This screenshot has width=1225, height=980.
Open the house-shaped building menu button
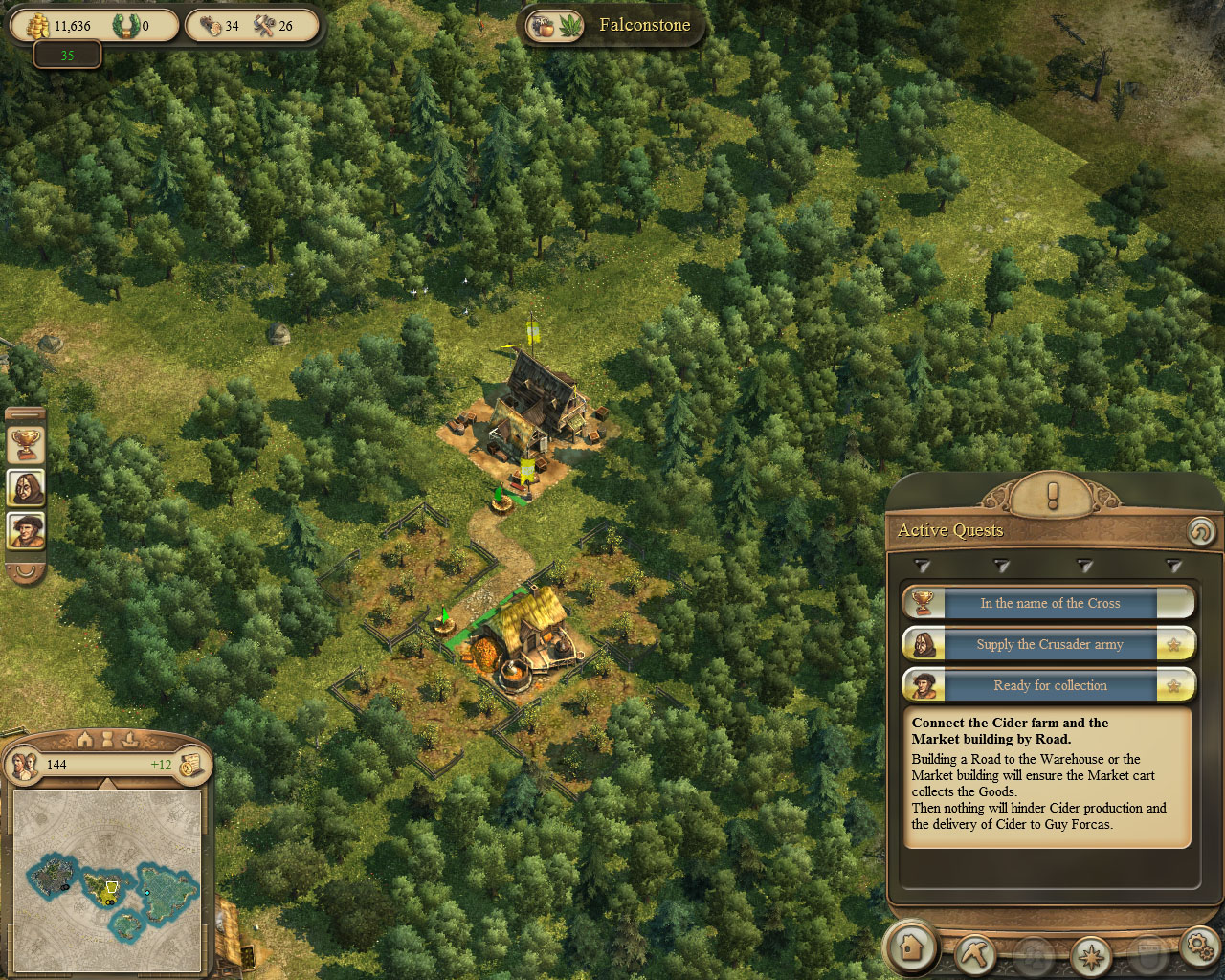click(911, 947)
